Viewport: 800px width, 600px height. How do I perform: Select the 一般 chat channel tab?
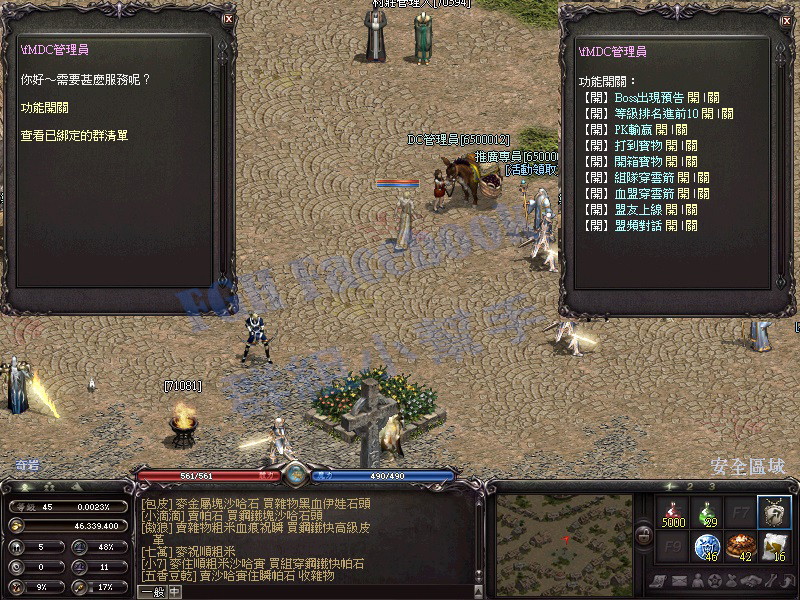point(152,591)
